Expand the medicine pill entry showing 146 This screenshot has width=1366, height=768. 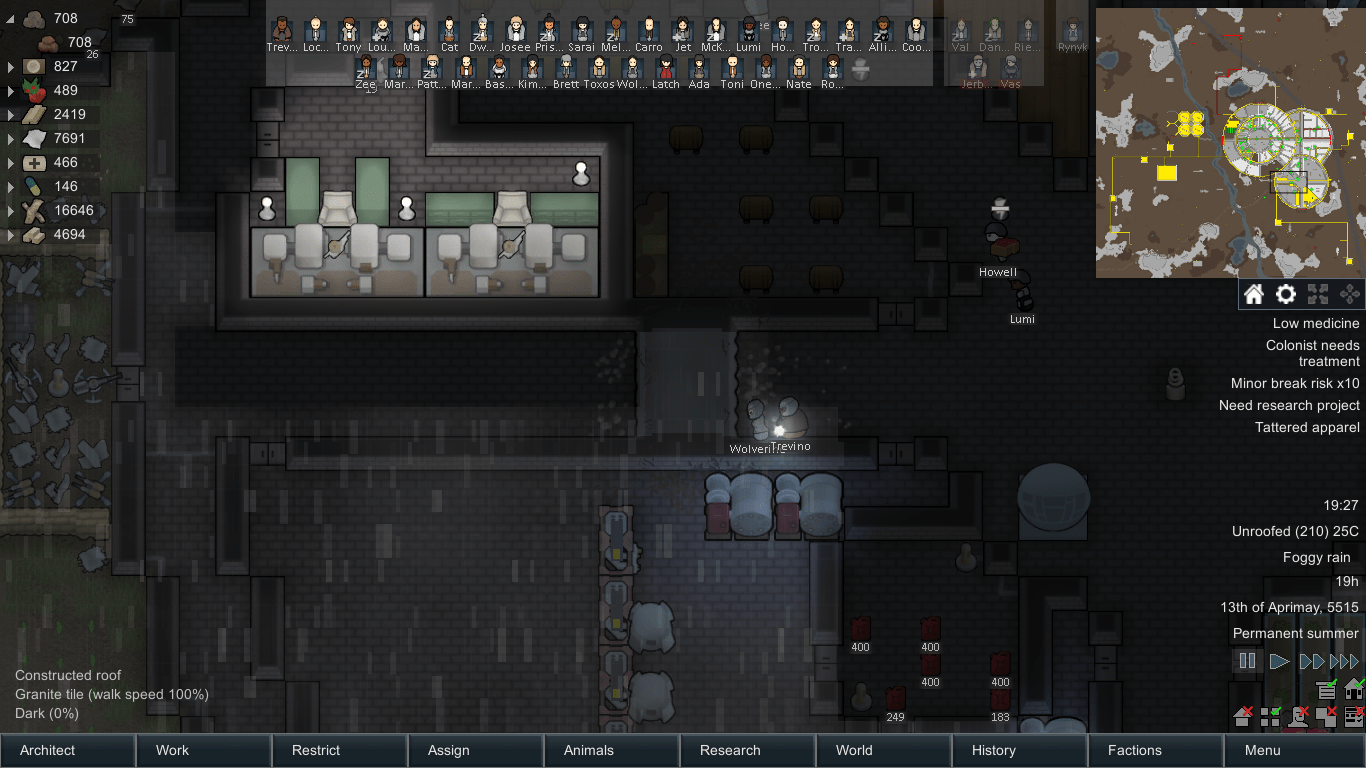click(8, 186)
